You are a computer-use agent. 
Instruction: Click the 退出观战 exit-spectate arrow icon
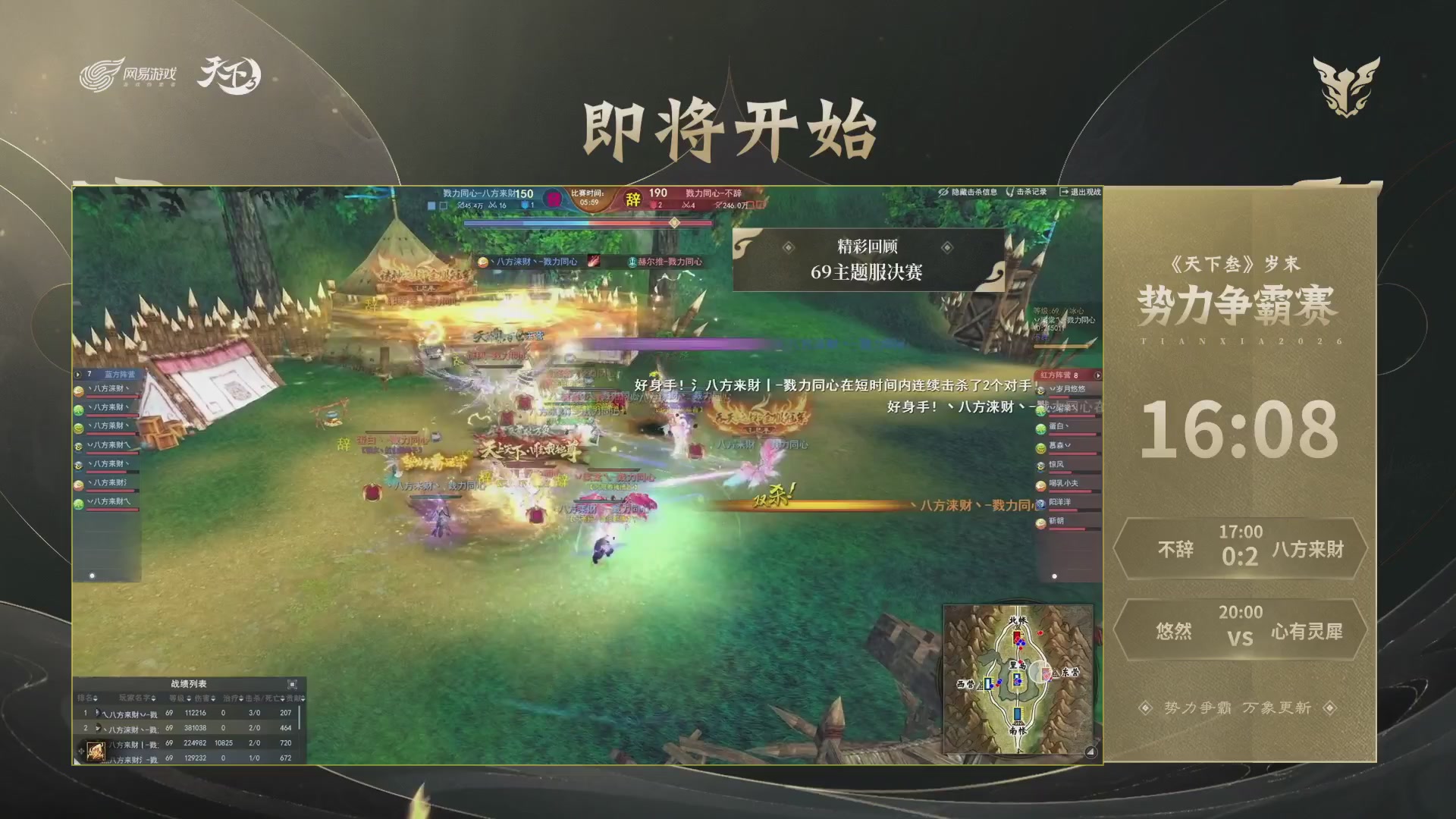pos(1065,191)
